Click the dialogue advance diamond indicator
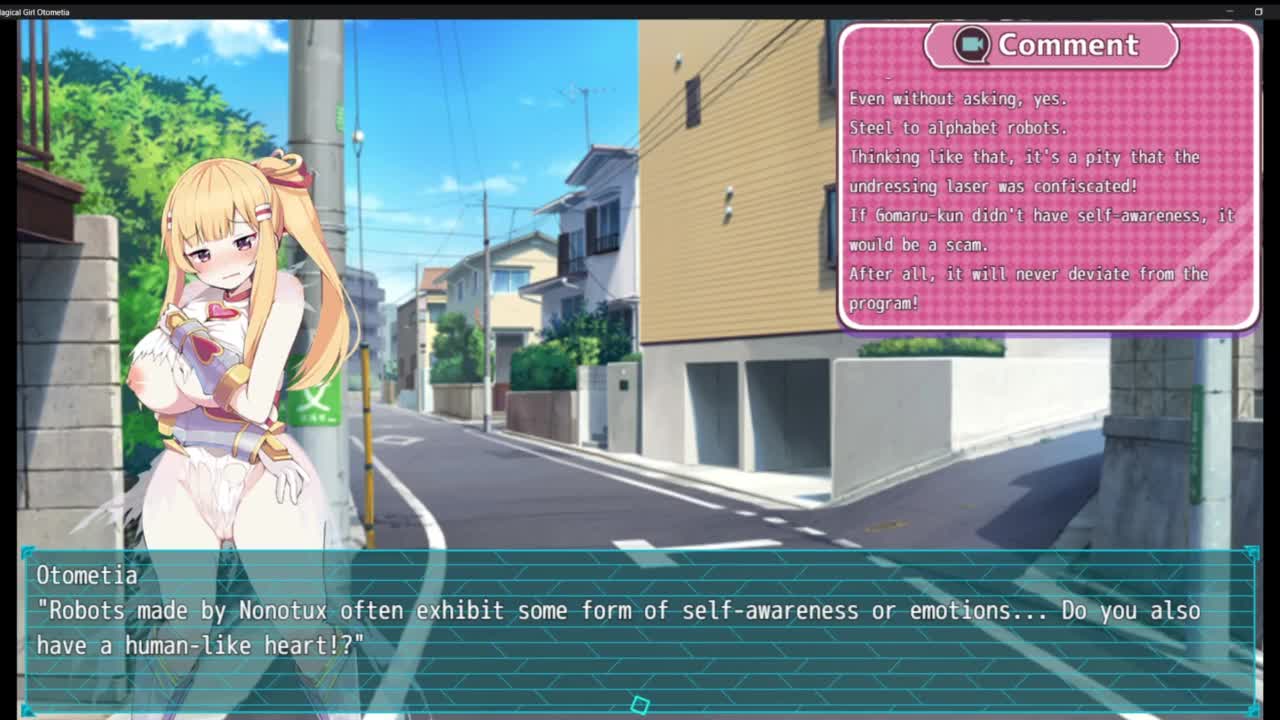This screenshot has width=1280, height=720. coord(640,705)
